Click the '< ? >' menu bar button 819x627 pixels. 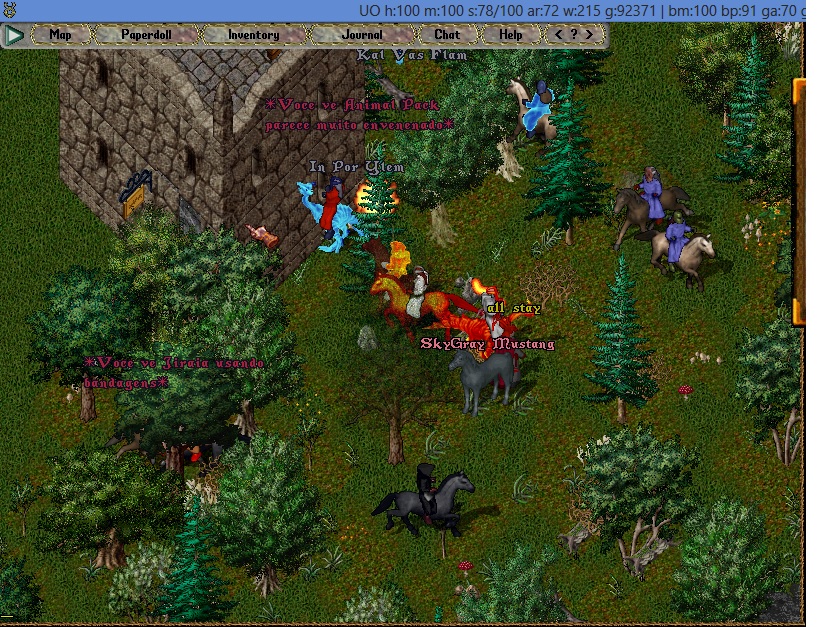point(578,35)
